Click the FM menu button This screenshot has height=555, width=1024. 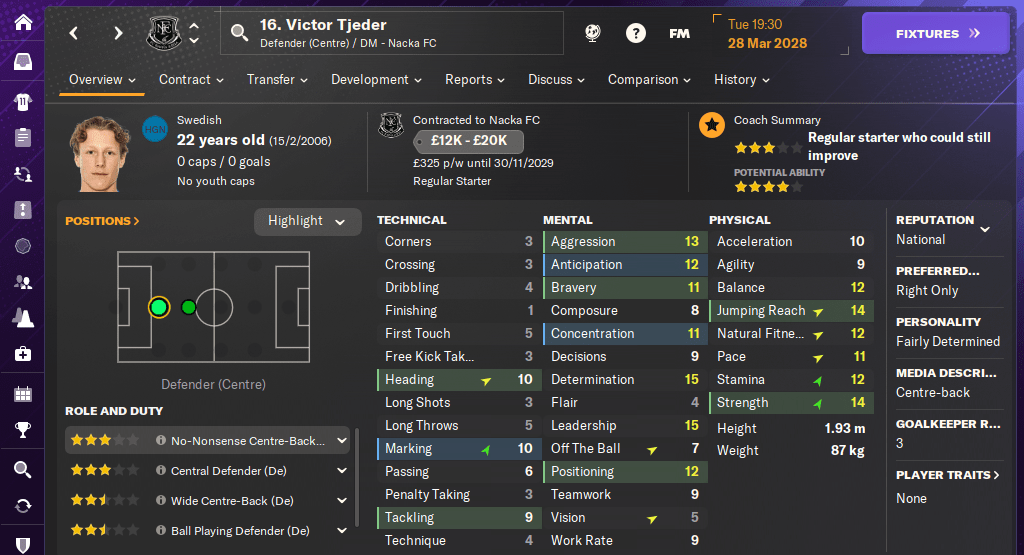[x=679, y=34]
